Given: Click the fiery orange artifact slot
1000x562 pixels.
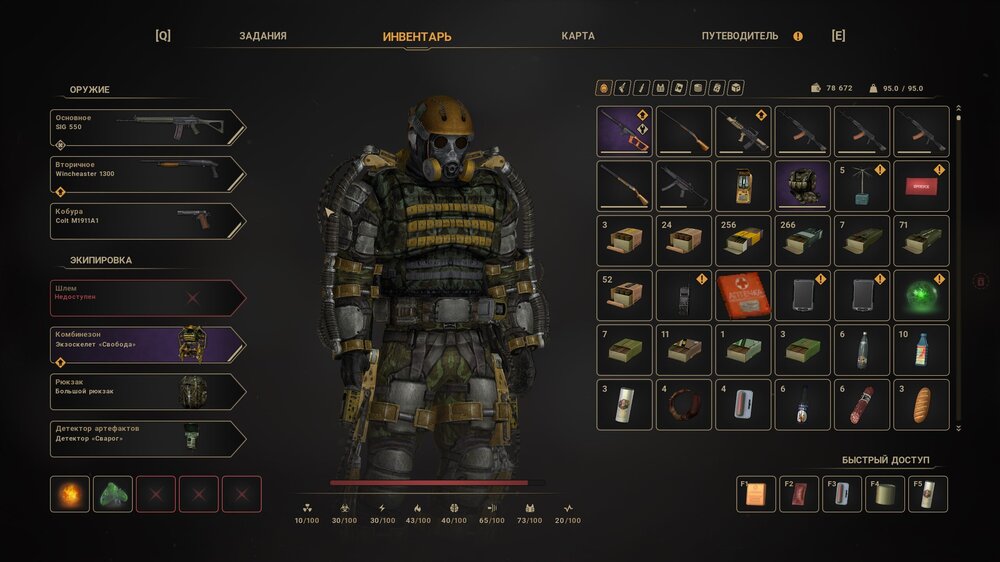Looking at the screenshot, I should [70, 494].
